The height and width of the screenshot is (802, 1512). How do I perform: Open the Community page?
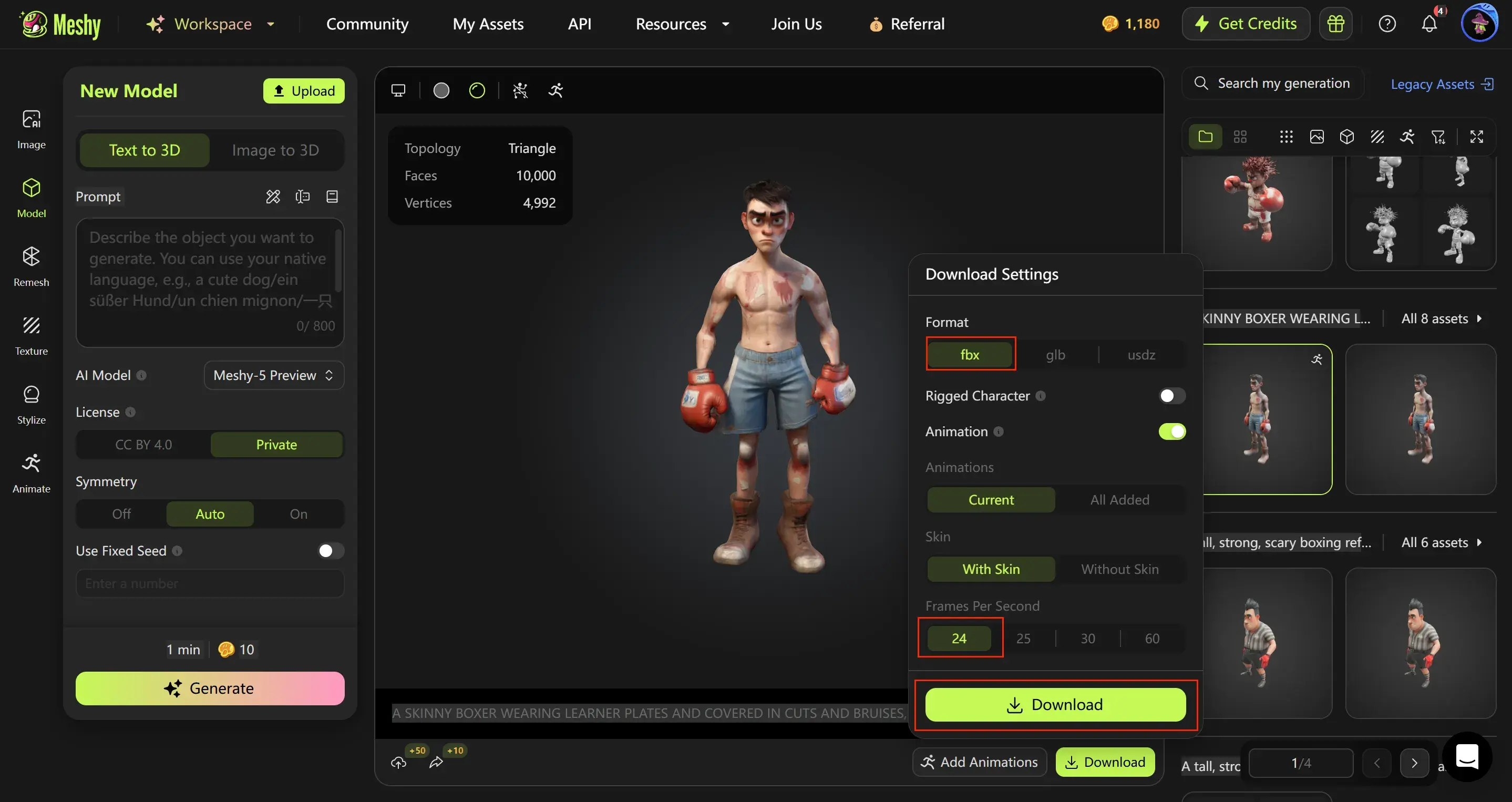367,24
